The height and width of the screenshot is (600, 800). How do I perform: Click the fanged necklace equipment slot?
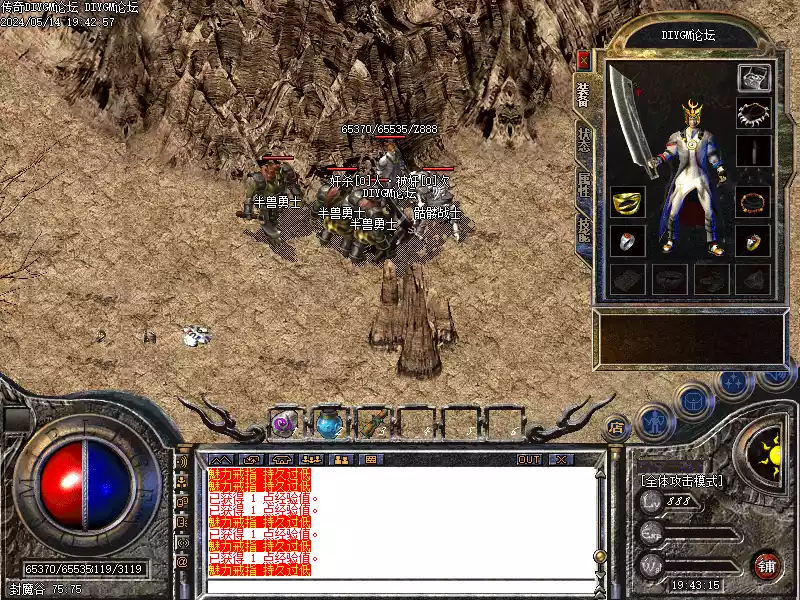pos(752,114)
